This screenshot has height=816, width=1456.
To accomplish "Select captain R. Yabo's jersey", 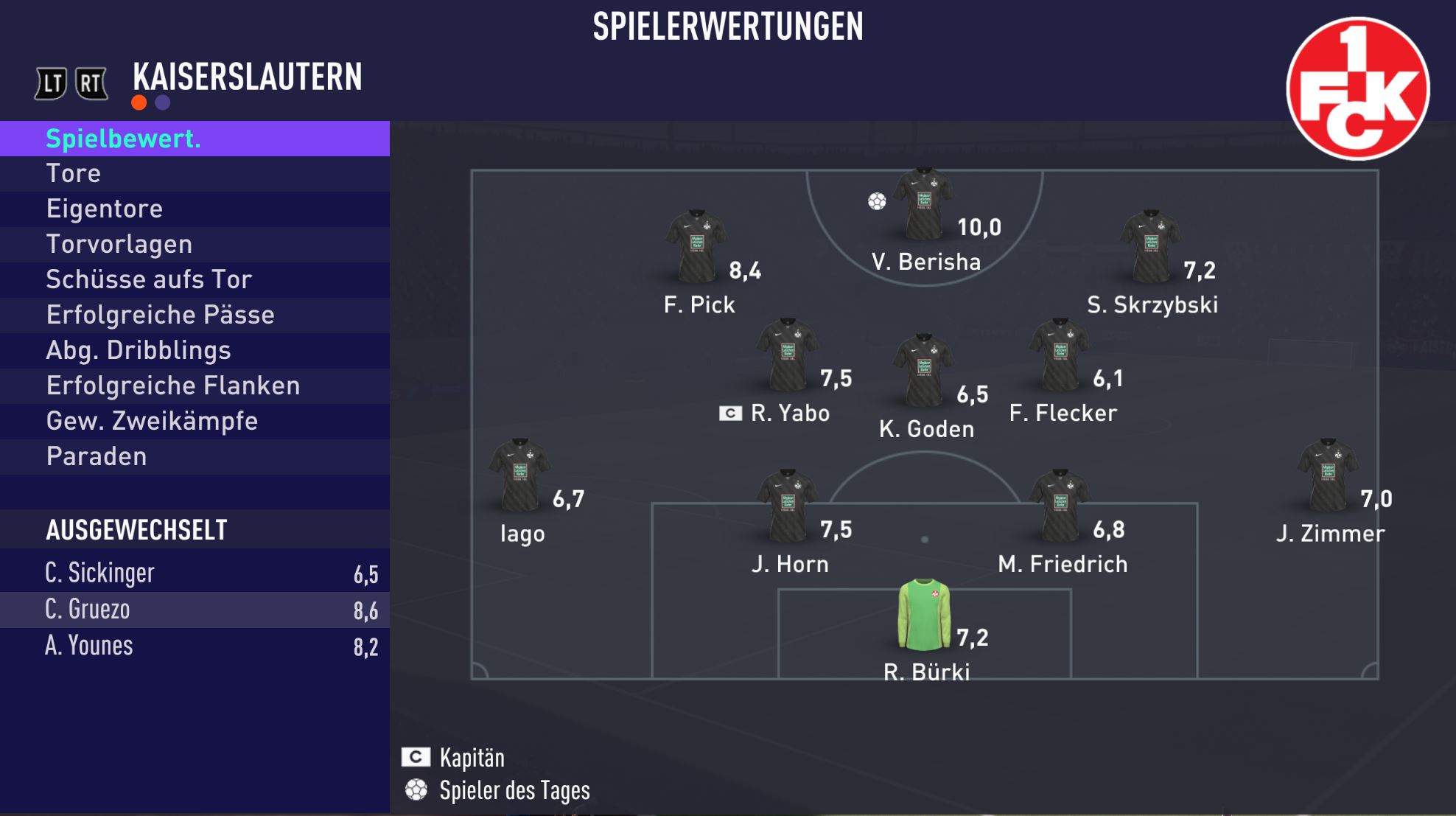I will click(787, 355).
